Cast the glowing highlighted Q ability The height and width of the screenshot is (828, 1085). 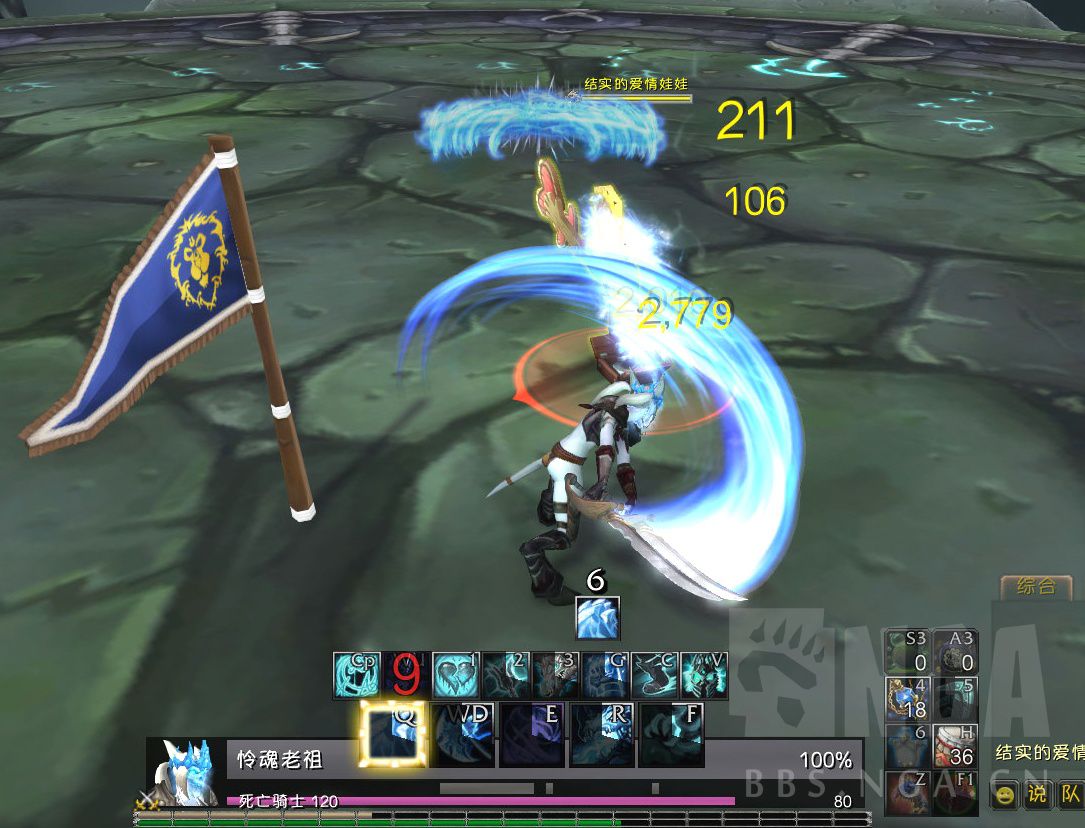(x=393, y=735)
